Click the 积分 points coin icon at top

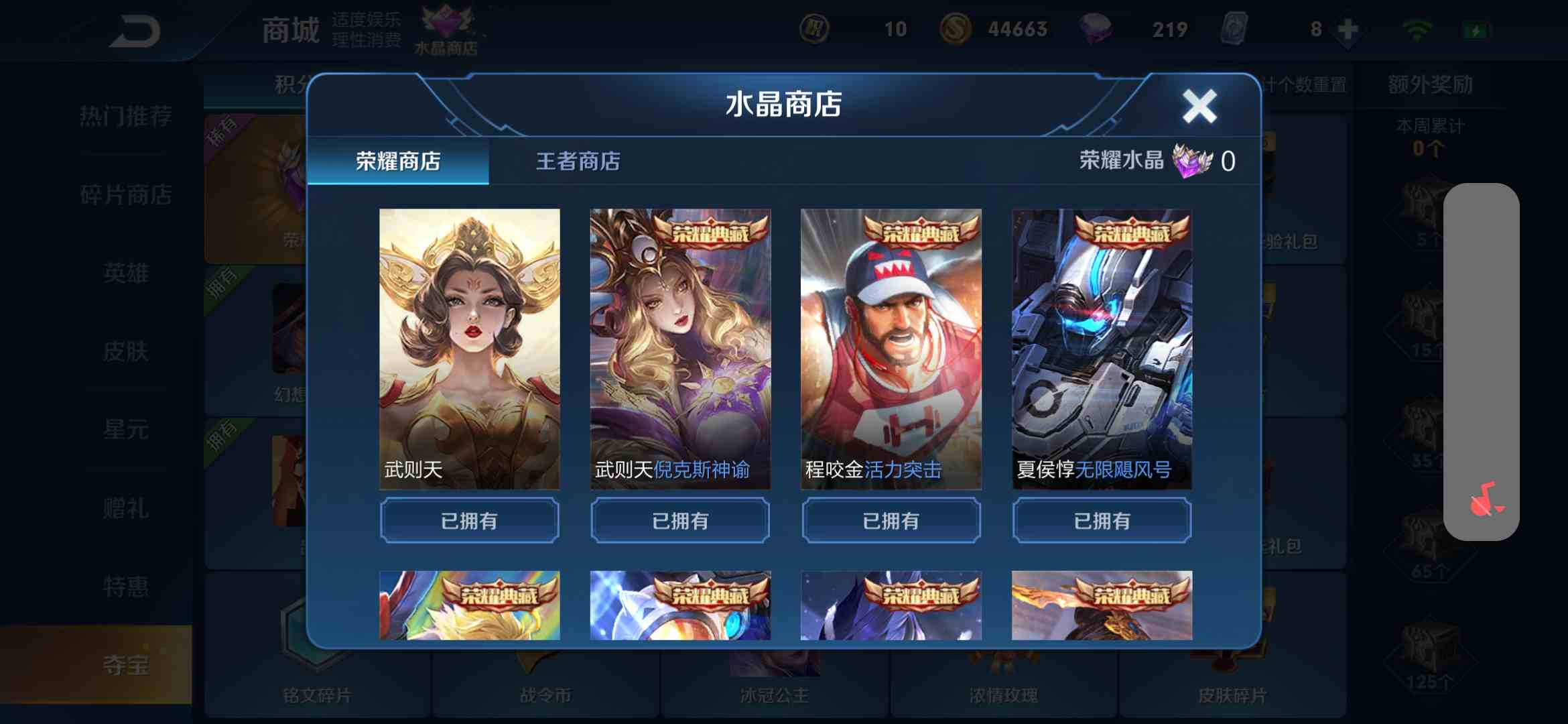pos(815,28)
